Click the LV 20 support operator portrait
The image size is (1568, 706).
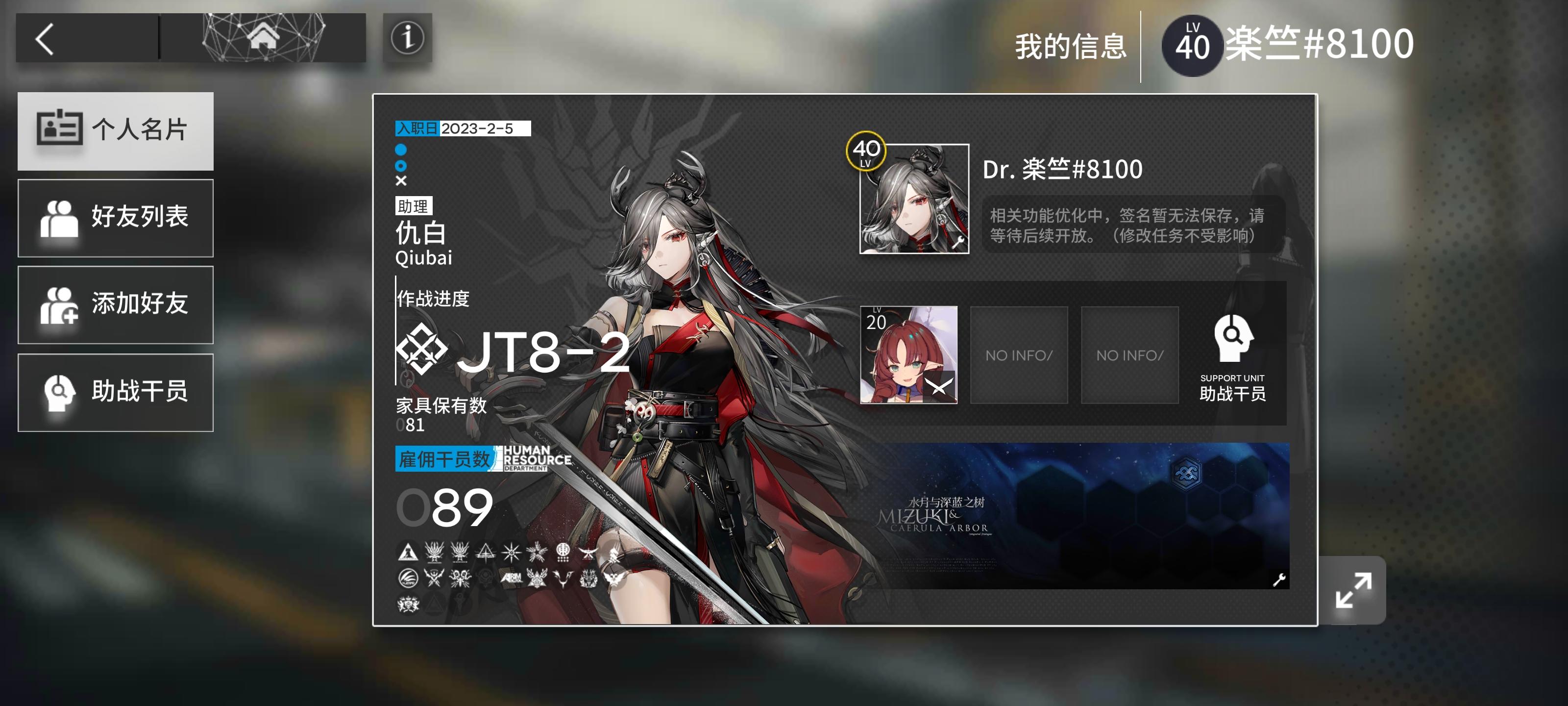coord(909,356)
